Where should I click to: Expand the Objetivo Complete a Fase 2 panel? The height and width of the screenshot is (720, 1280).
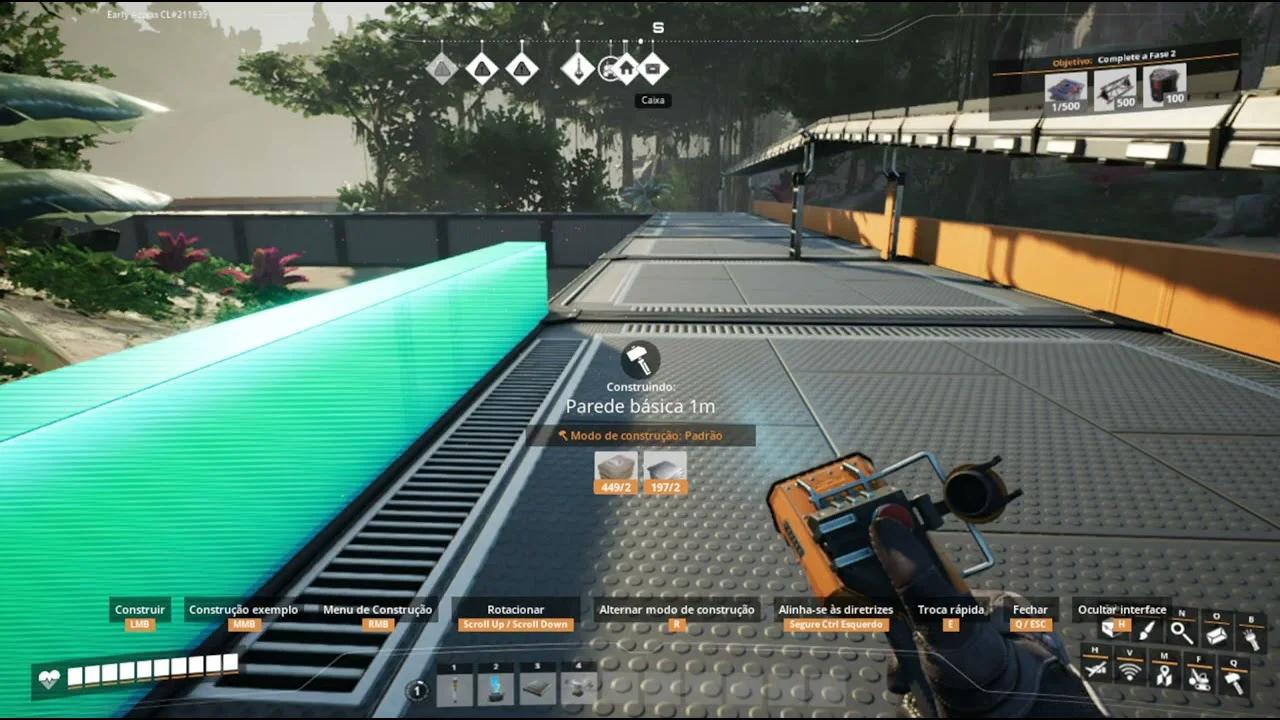[1110, 60]
